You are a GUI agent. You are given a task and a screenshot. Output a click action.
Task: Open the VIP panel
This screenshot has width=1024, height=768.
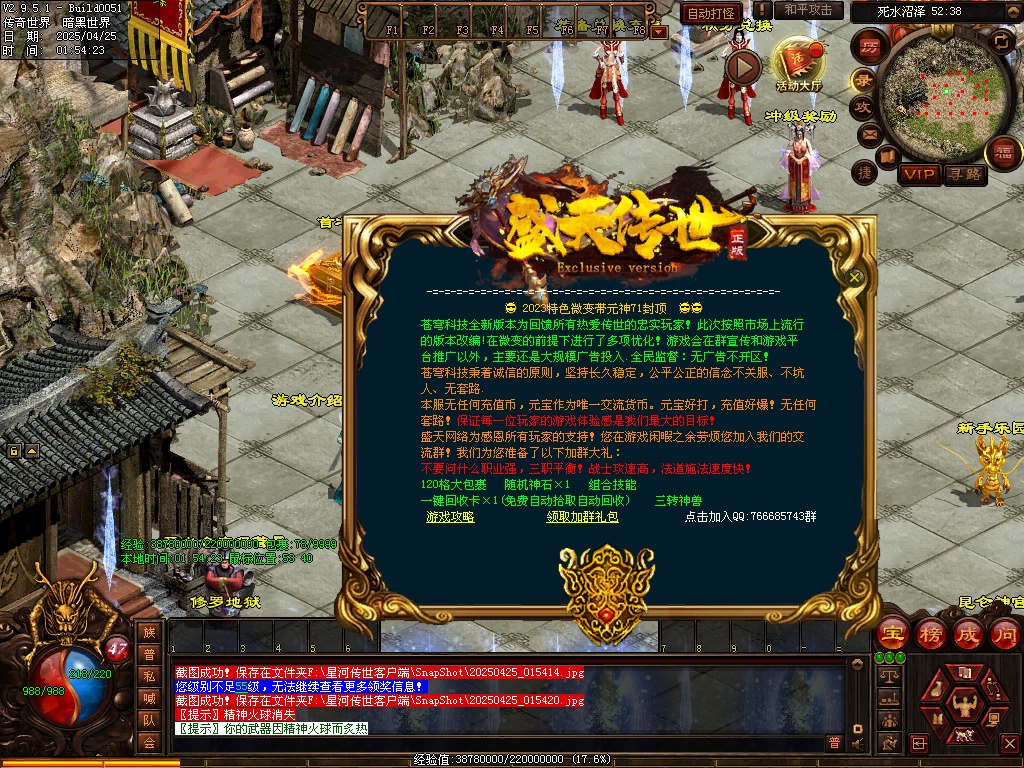pos(918,174)
